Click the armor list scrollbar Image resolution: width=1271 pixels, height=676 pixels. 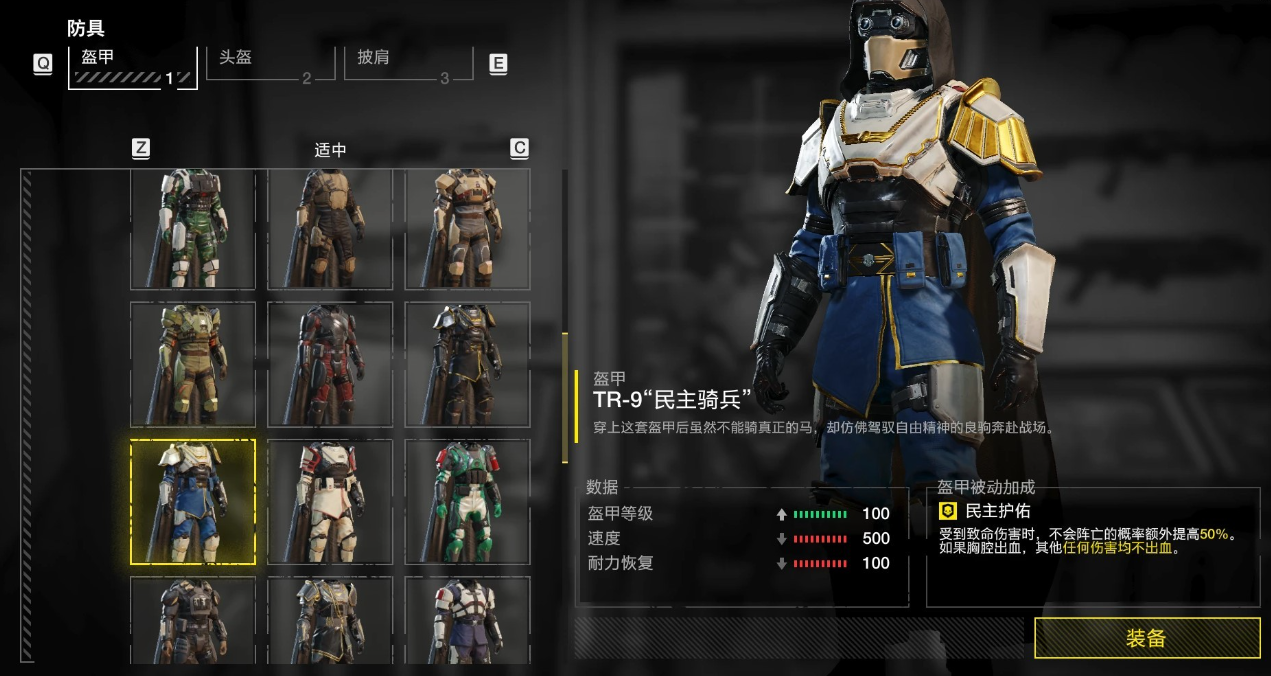(x=565, y=400)
